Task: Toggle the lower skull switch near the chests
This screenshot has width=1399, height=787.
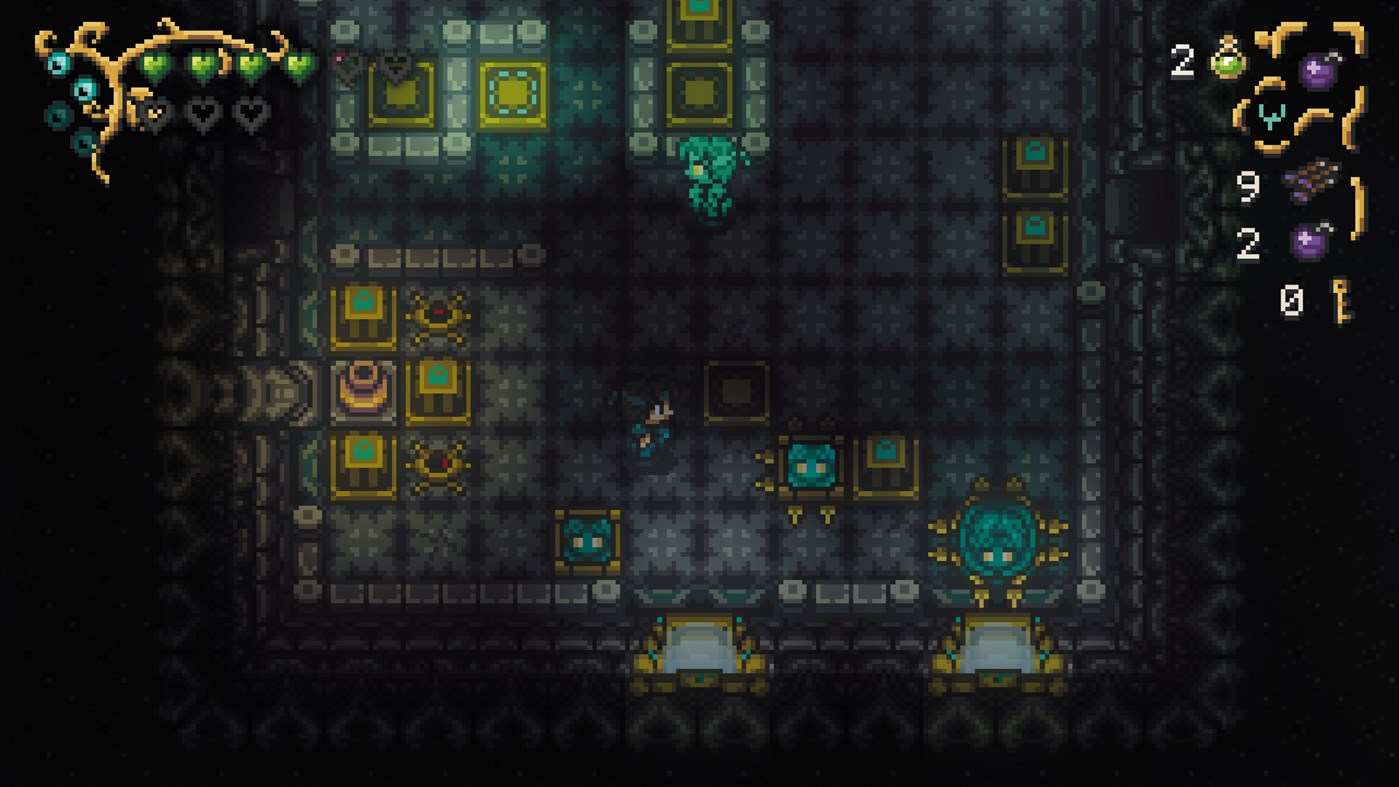Action: pos(438,464)
